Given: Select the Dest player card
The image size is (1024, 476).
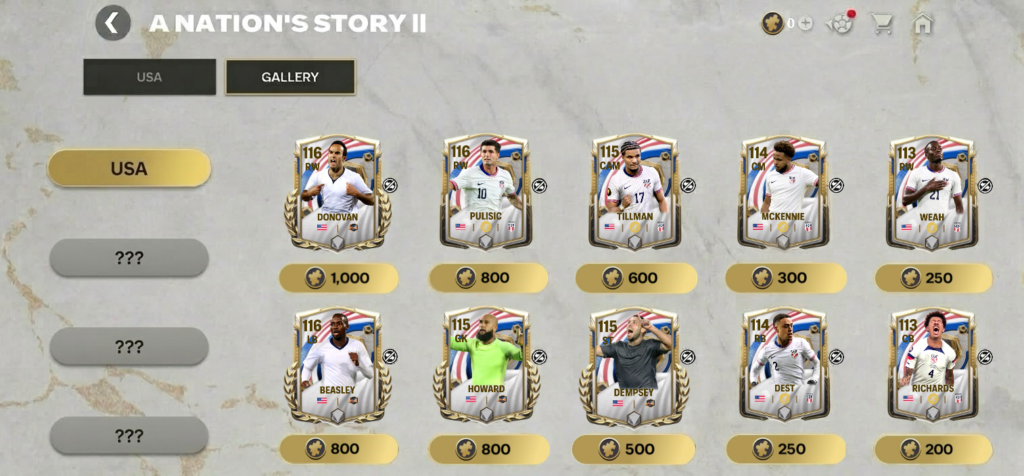Looking at the screenshot, I should [x=783, y=365].
